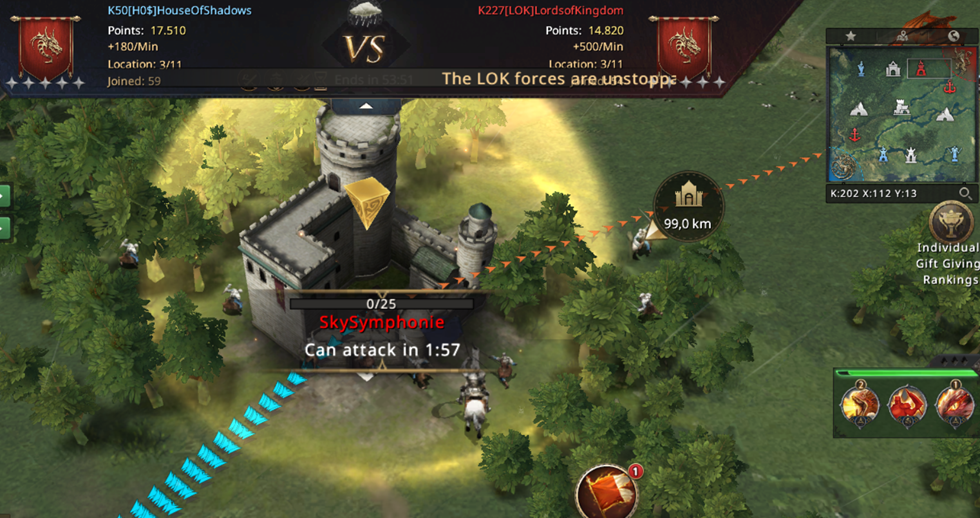
Task: Open Individual Gift Giving Rankings trophy
Action: (949, 222)
